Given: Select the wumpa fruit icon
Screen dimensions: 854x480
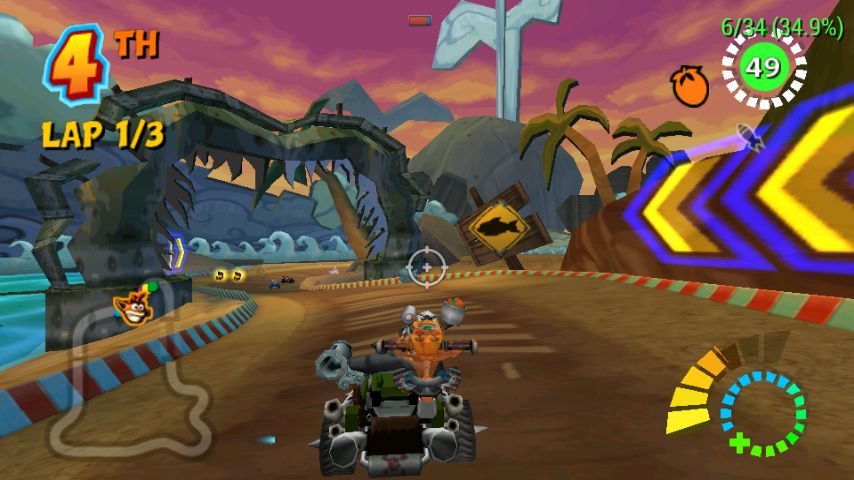Looking at the screenshot, I should click(689, 86).
